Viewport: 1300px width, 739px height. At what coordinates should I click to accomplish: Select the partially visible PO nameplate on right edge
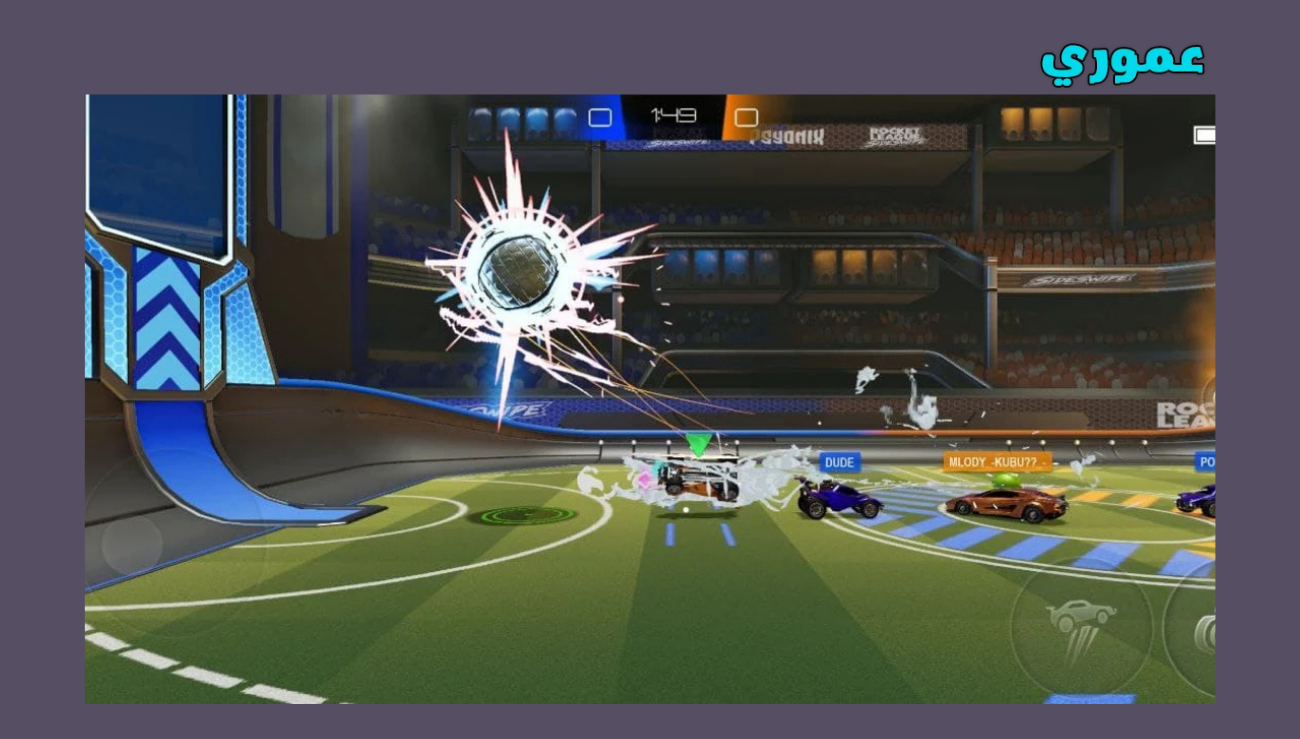tap(1207, 460)
